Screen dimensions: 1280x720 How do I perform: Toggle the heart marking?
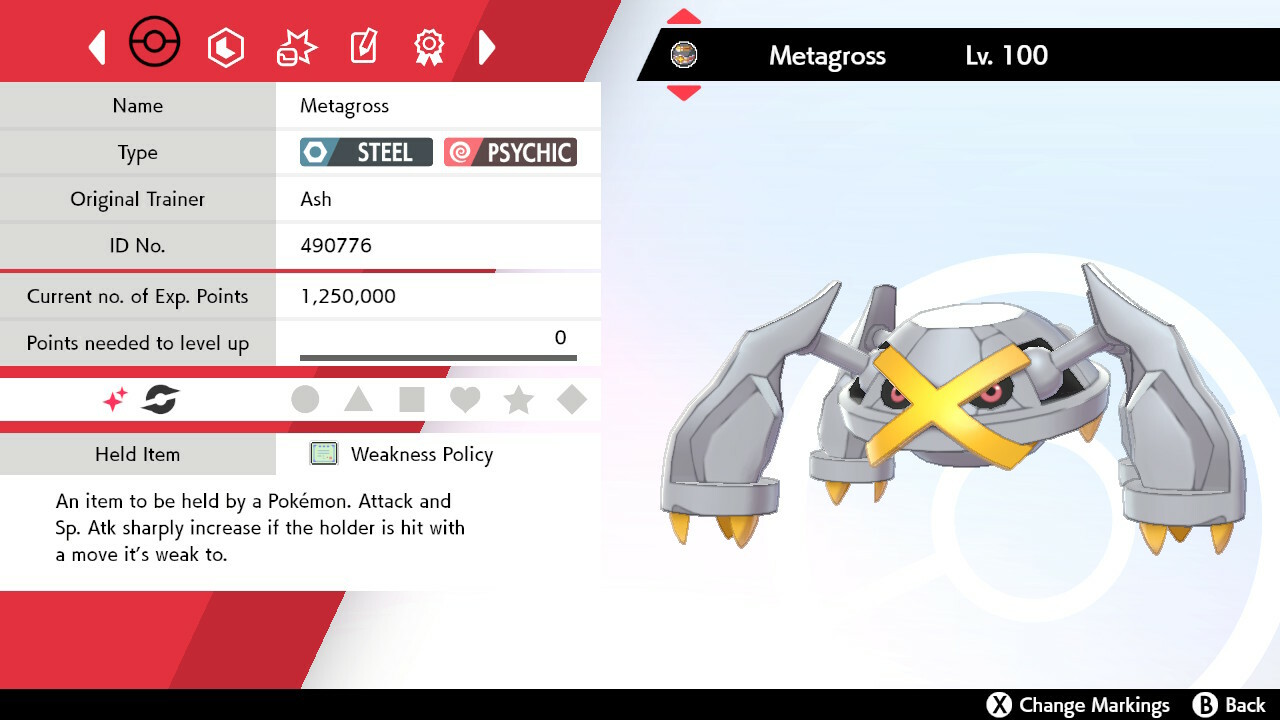click(465, 399)
